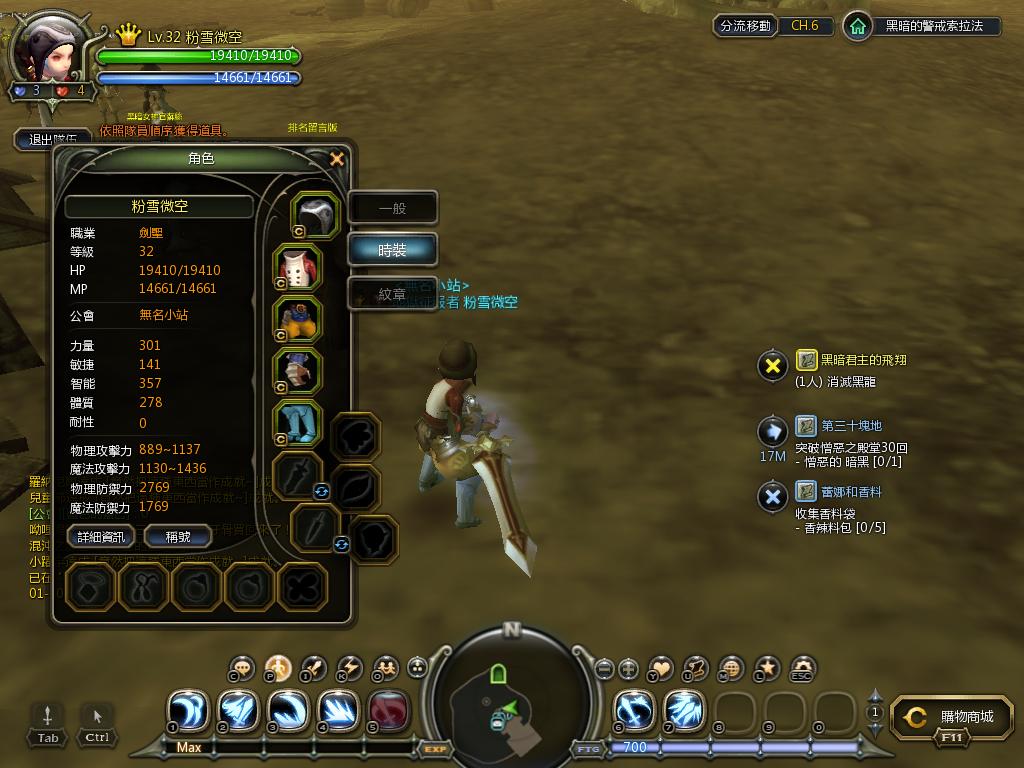
Task: Select the red and white costume top
Action: 297,268
